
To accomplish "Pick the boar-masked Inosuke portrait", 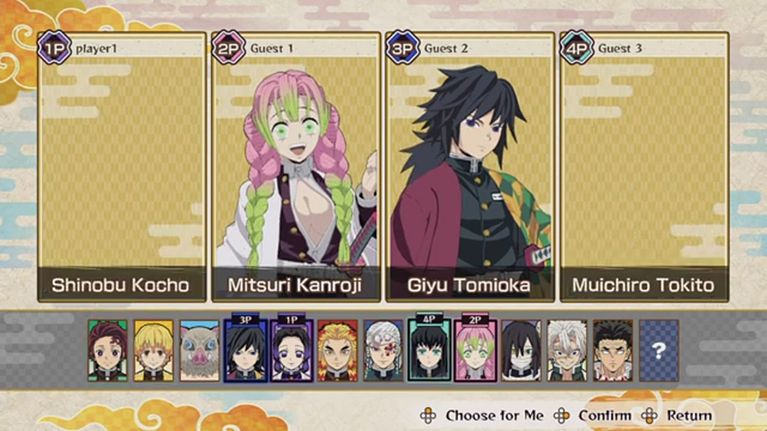I will coord(199,350).
